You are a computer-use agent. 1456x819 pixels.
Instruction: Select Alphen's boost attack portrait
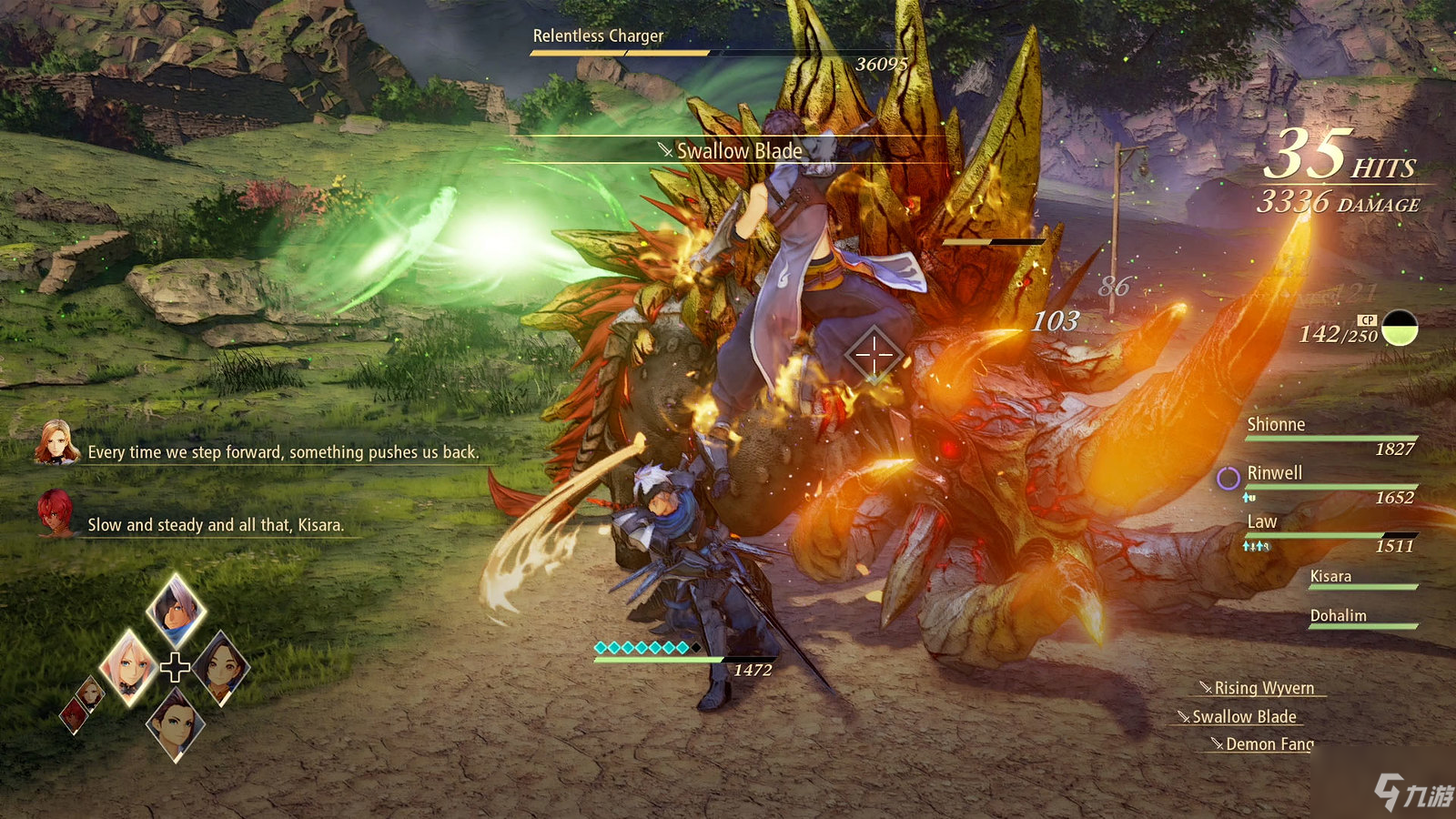click(176, 610)
